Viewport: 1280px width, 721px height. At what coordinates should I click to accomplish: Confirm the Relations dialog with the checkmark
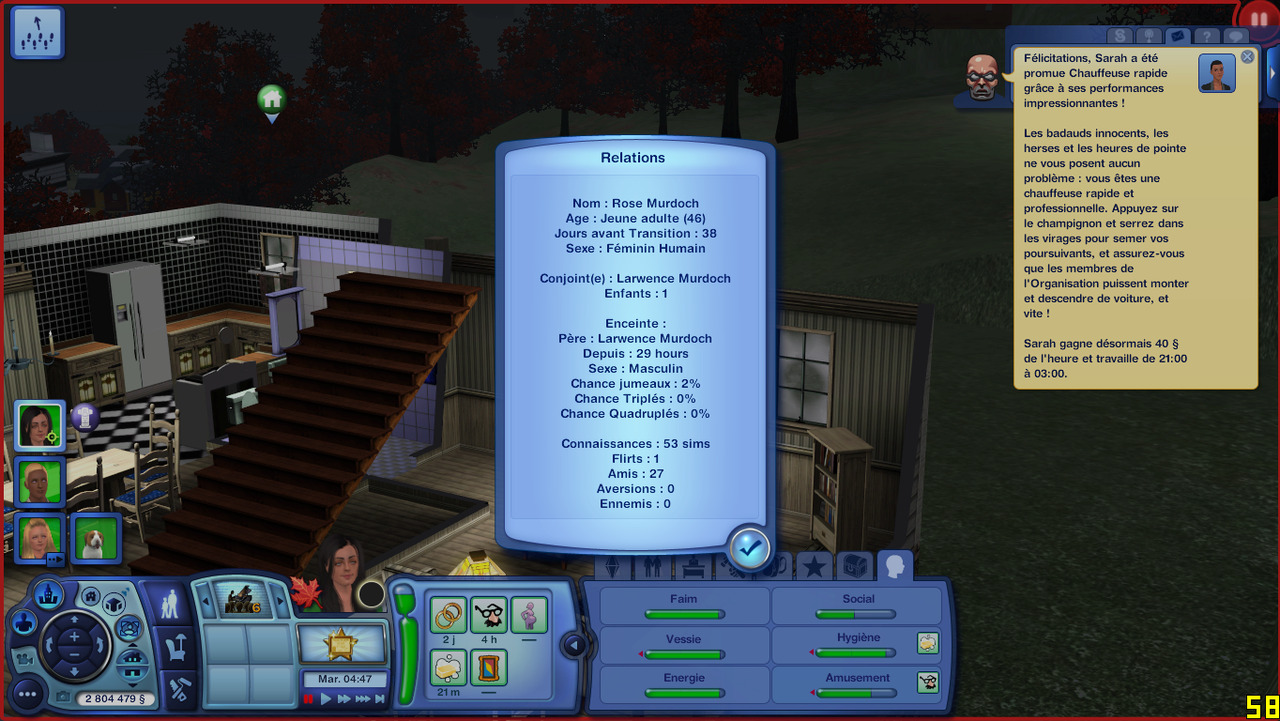[x=749, y=547]
